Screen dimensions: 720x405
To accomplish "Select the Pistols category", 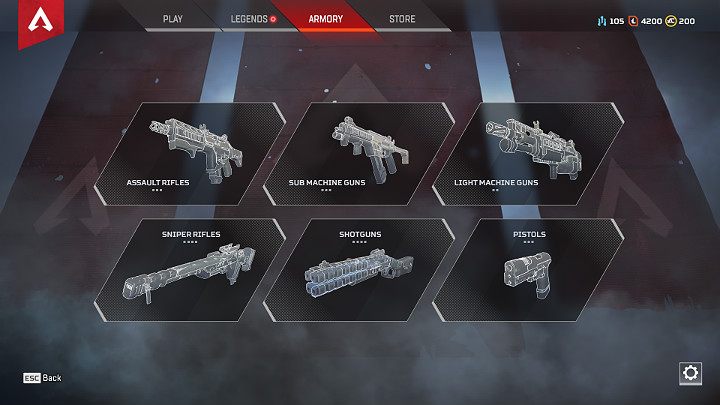I will point(527,270).
